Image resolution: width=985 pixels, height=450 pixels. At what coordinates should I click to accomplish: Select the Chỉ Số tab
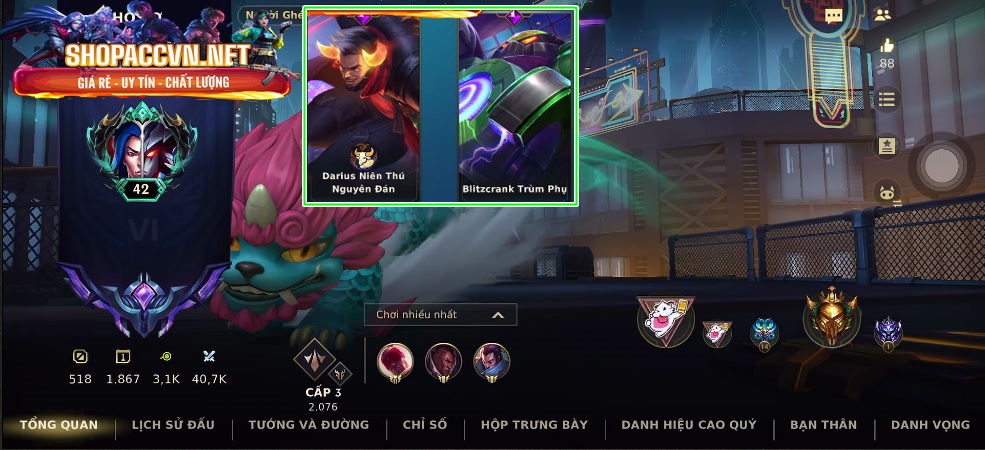(425, 425)
